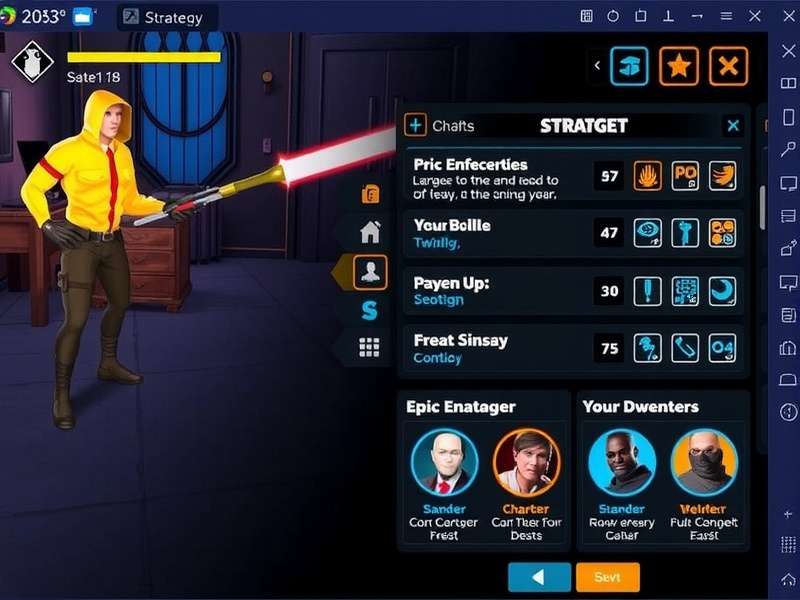This screenshot has width=800, height=600.
Task: Switch to the profile silhouette side tab
Action: (x=371, y=271)
